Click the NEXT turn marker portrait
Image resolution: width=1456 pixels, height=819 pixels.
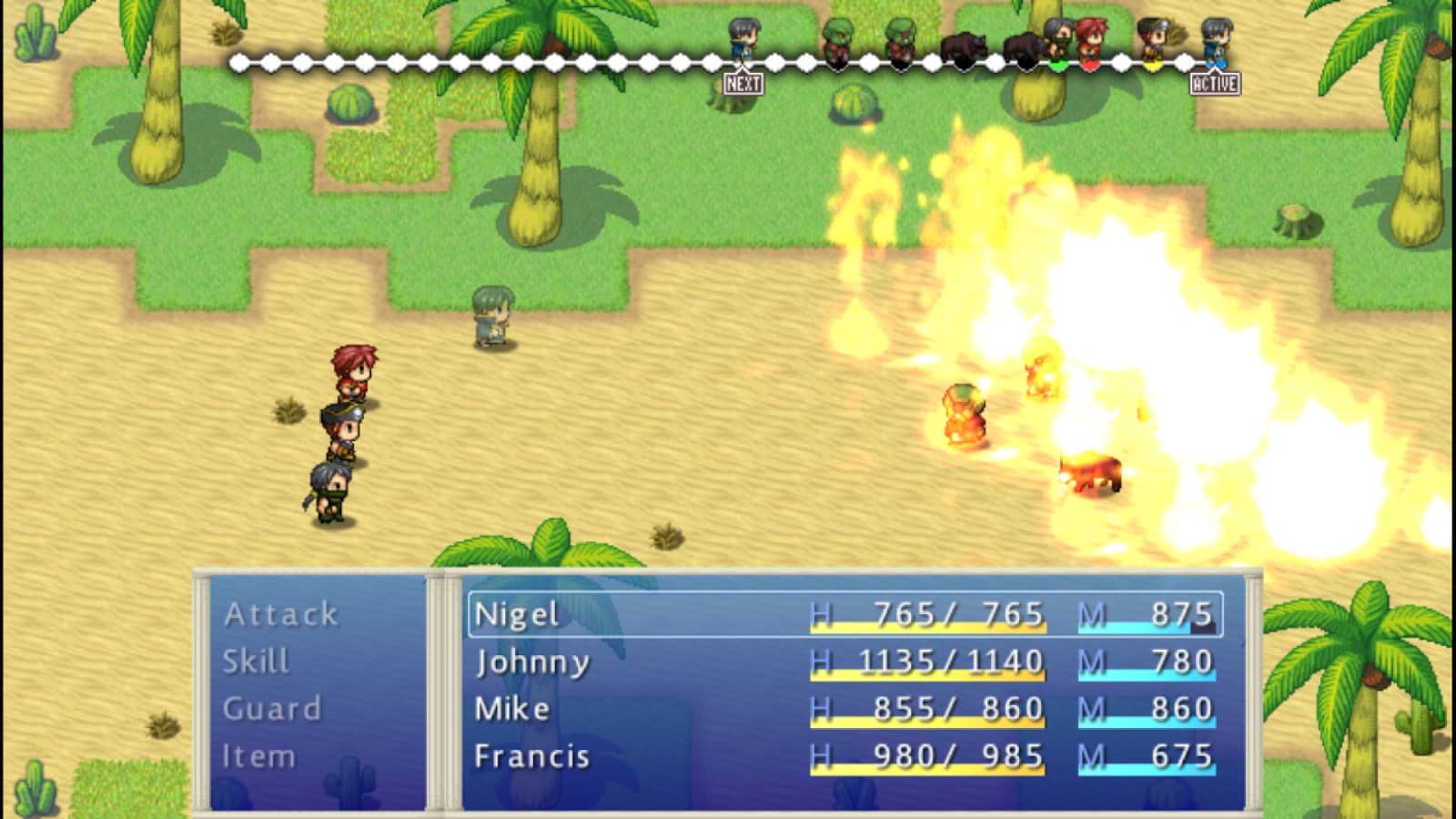743,41
